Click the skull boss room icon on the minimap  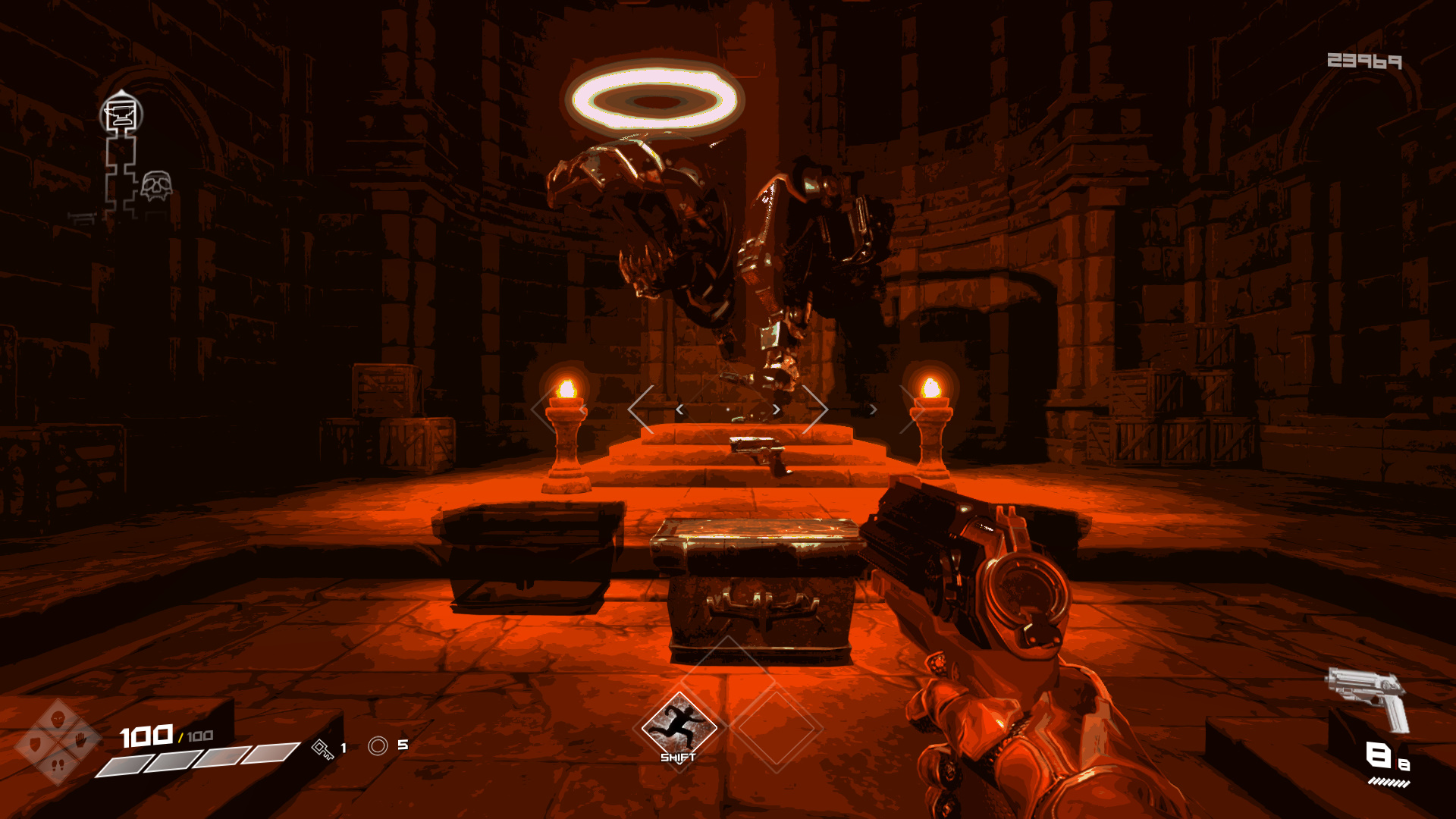pyautogui.click(x=156, y=186)
